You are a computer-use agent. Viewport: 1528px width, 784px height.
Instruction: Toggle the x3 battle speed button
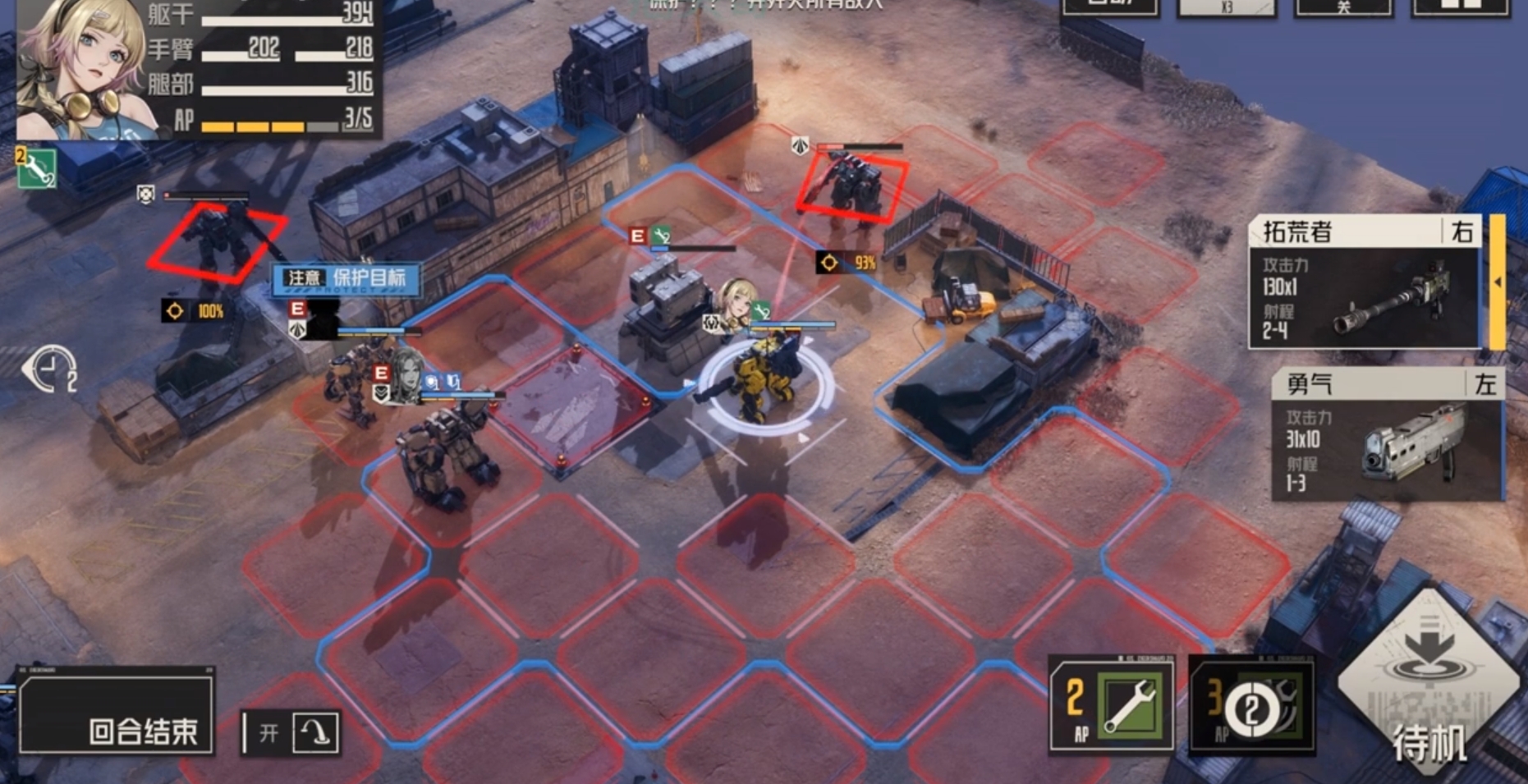click(x=1227, y=7)
